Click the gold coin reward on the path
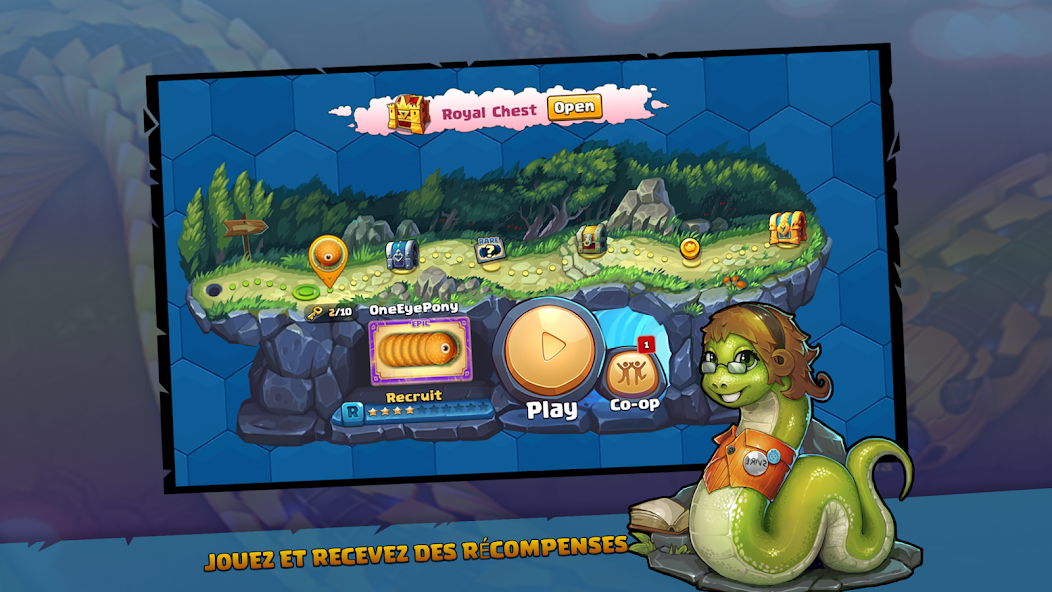Image resolution: width=1052 pixels, height=592 pixels. (x=690, y=246)
